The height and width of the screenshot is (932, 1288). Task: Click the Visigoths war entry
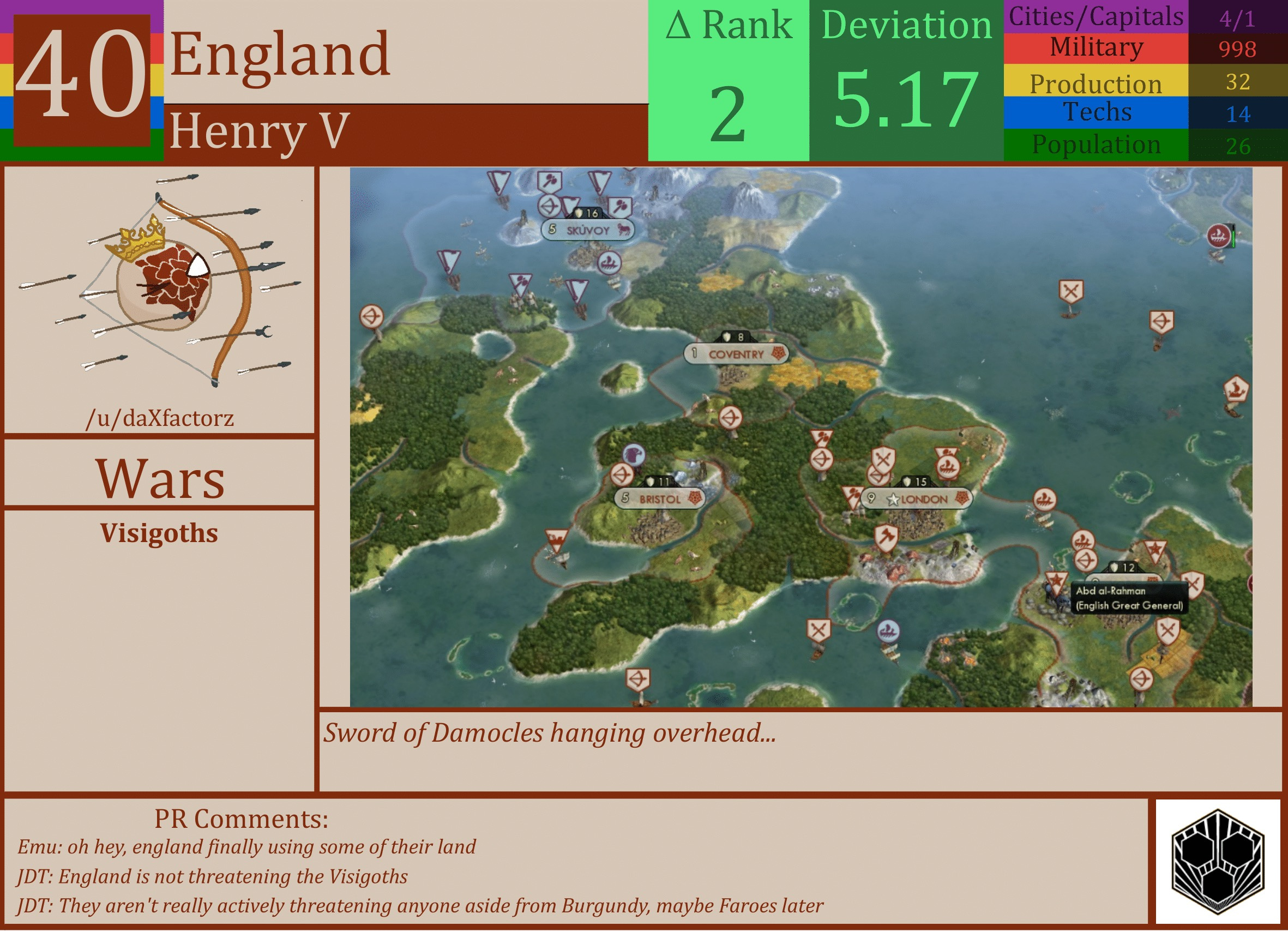[x=159, y=533]
